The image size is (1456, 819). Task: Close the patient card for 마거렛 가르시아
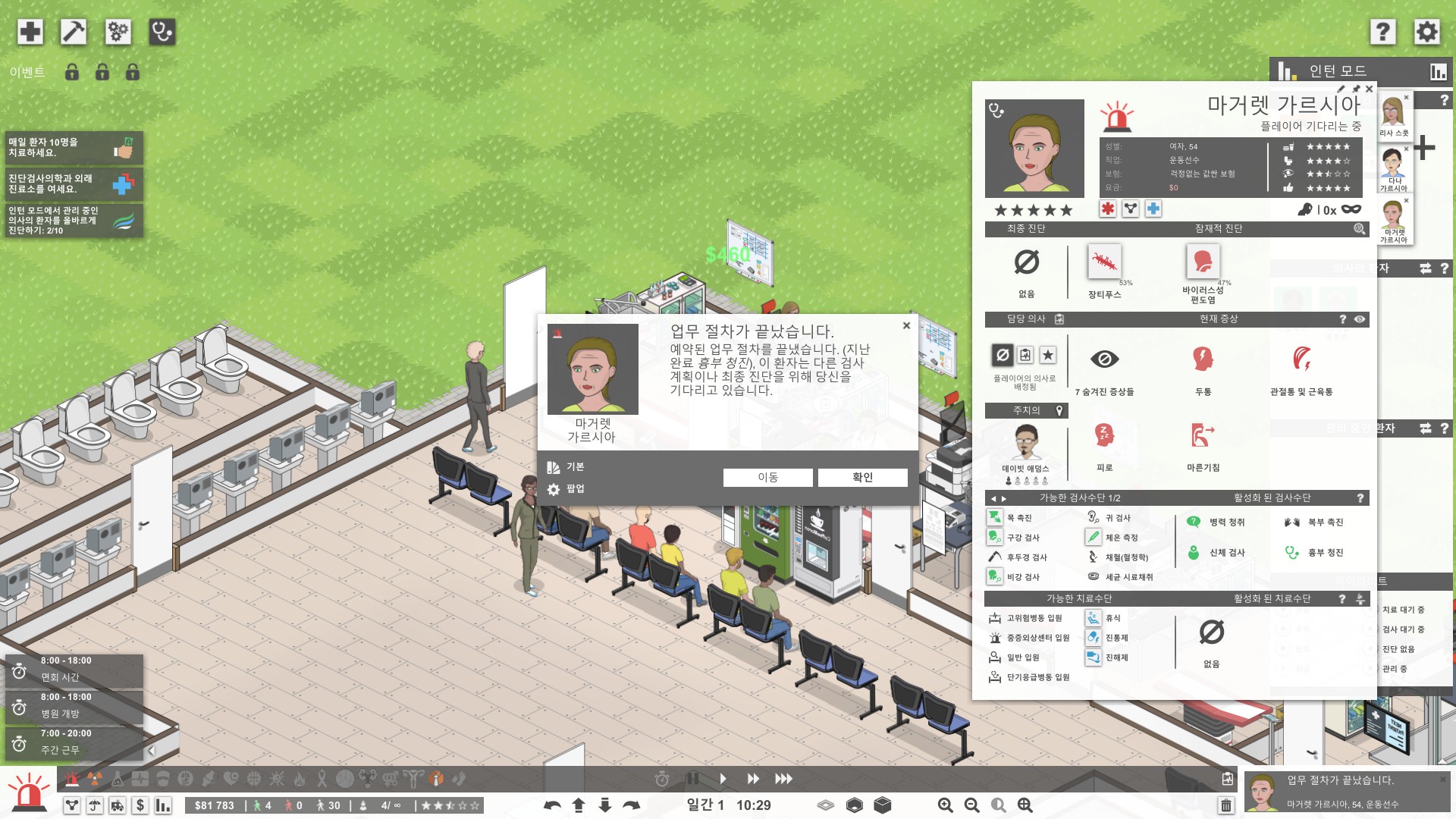[1369, 89]
